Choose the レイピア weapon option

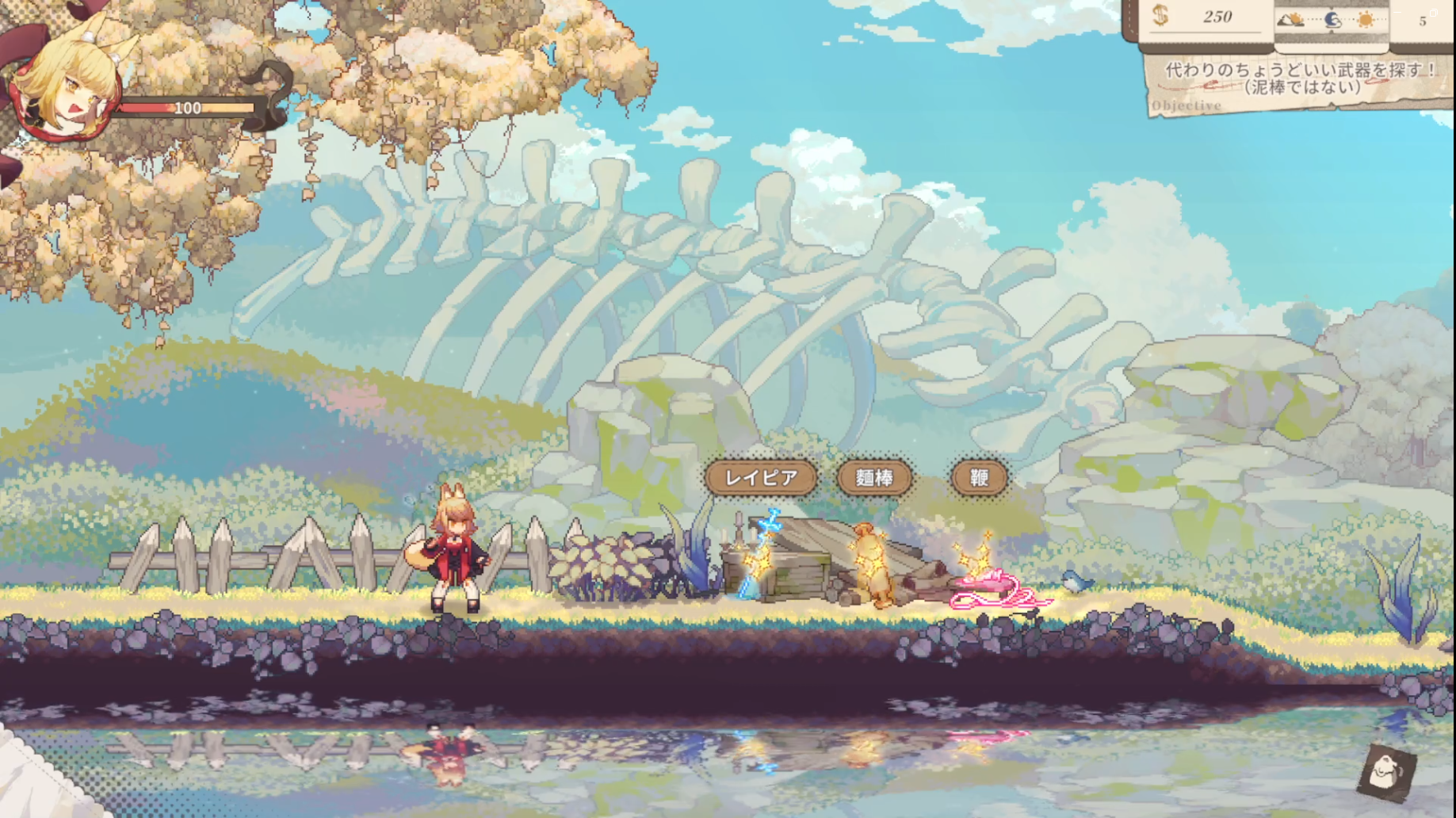click(761, 478)
